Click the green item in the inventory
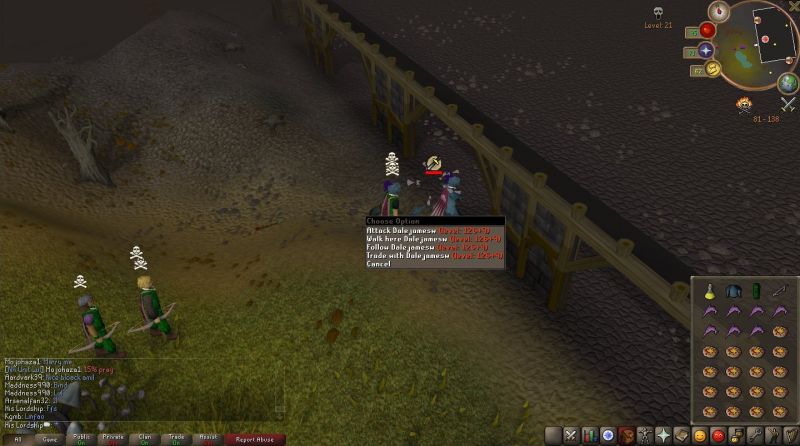800x446 pixels. pyautogui.click(x=756, y=290)
